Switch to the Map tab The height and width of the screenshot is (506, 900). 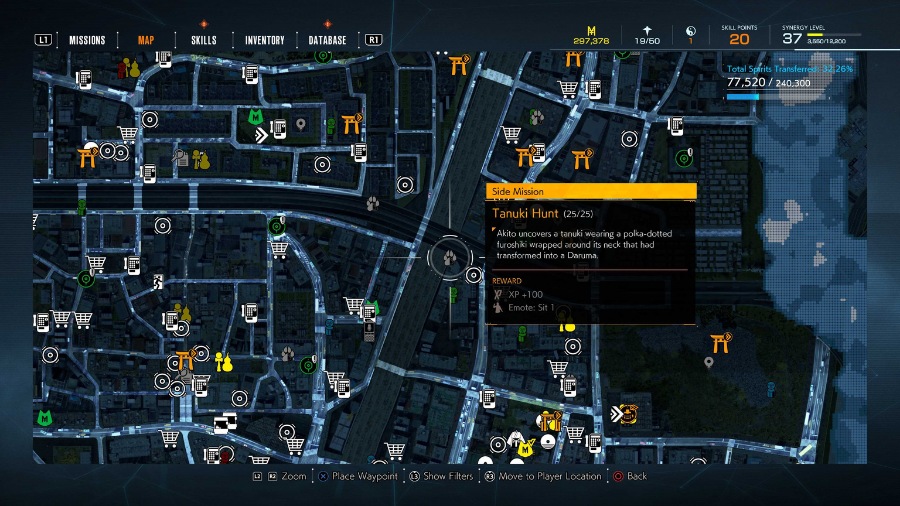(146, 40)
